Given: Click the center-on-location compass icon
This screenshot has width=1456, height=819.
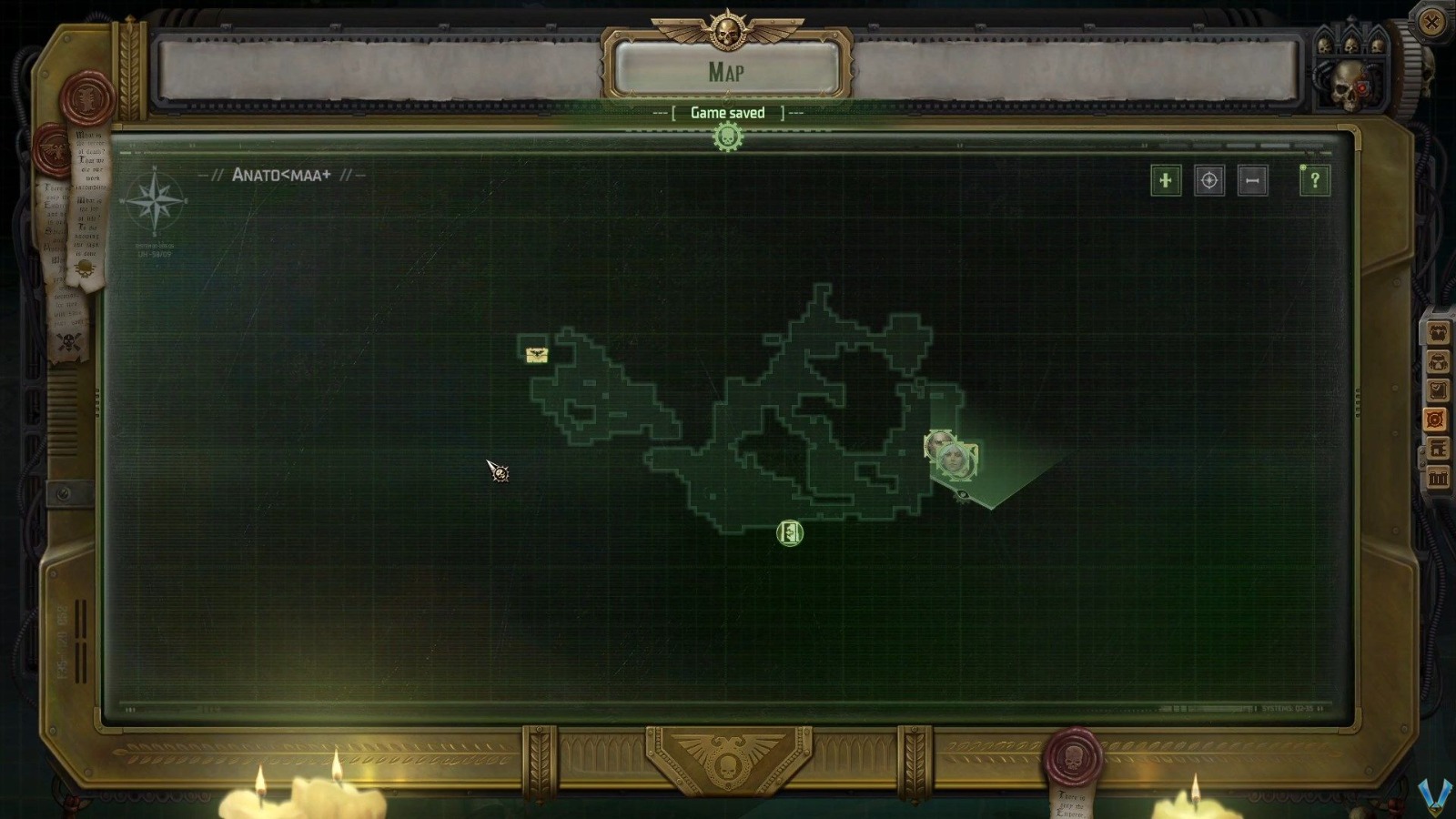Looking at the screenshot, I should [1208, 181].
